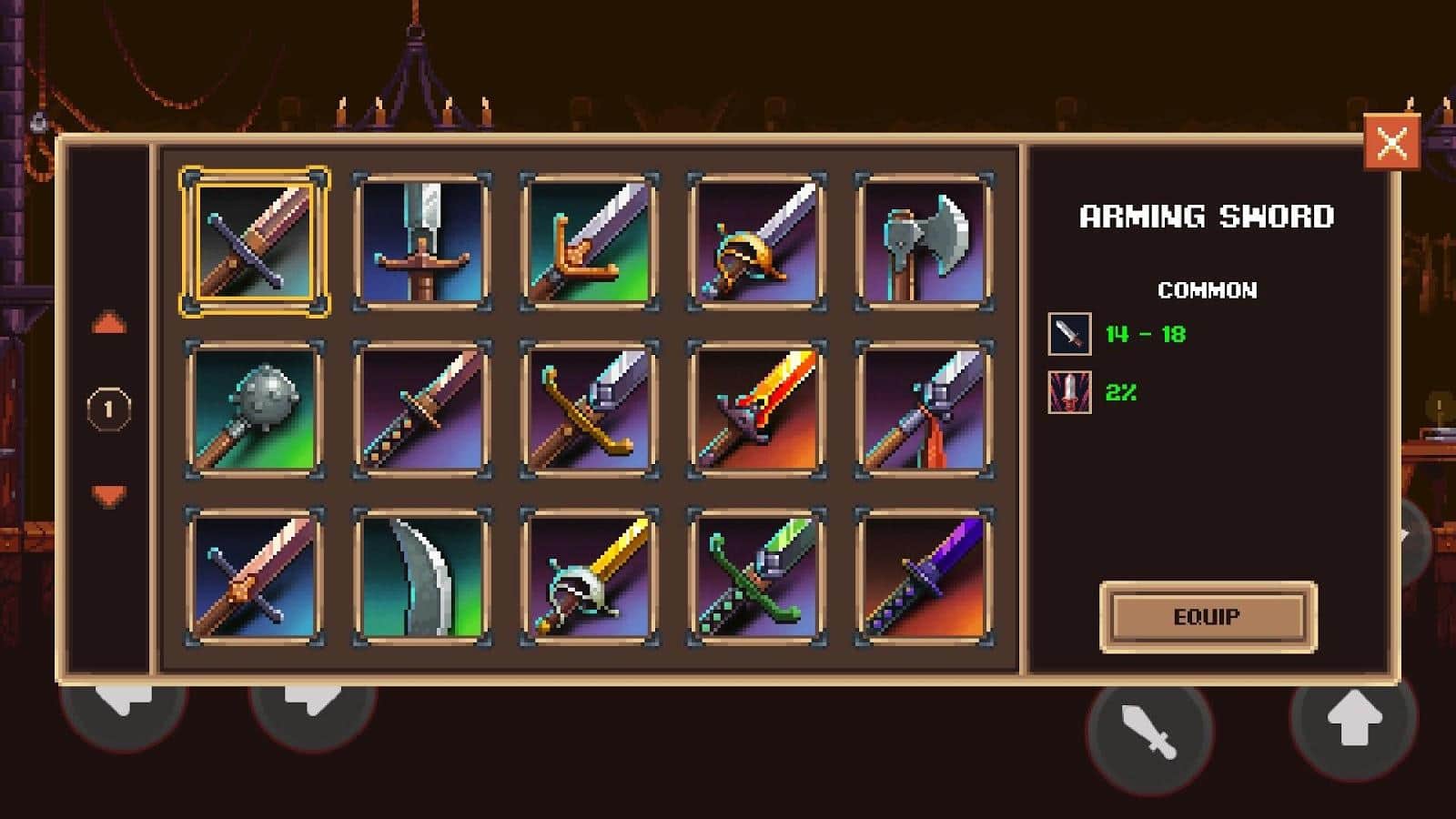The height and width of the screenshot is (819, 1456).
Task: Choose the sword with gold basket hilt
Action: [757, 242]
